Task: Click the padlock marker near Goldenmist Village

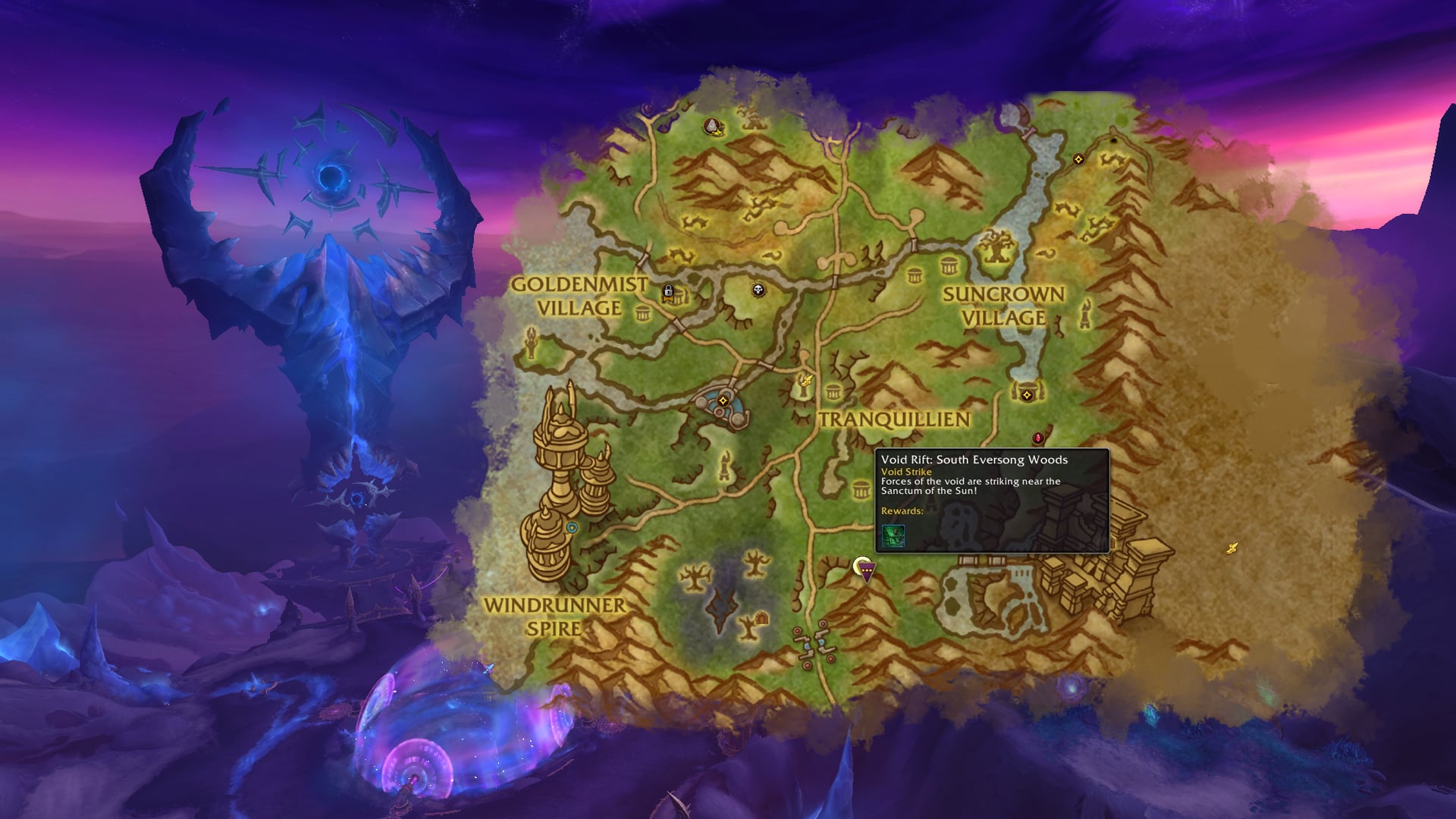Action: point(668,292)
